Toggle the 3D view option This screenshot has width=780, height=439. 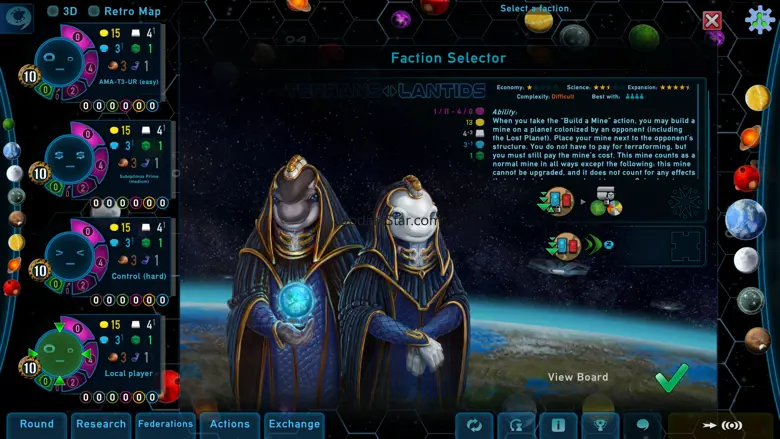click(x=54, y=11)
